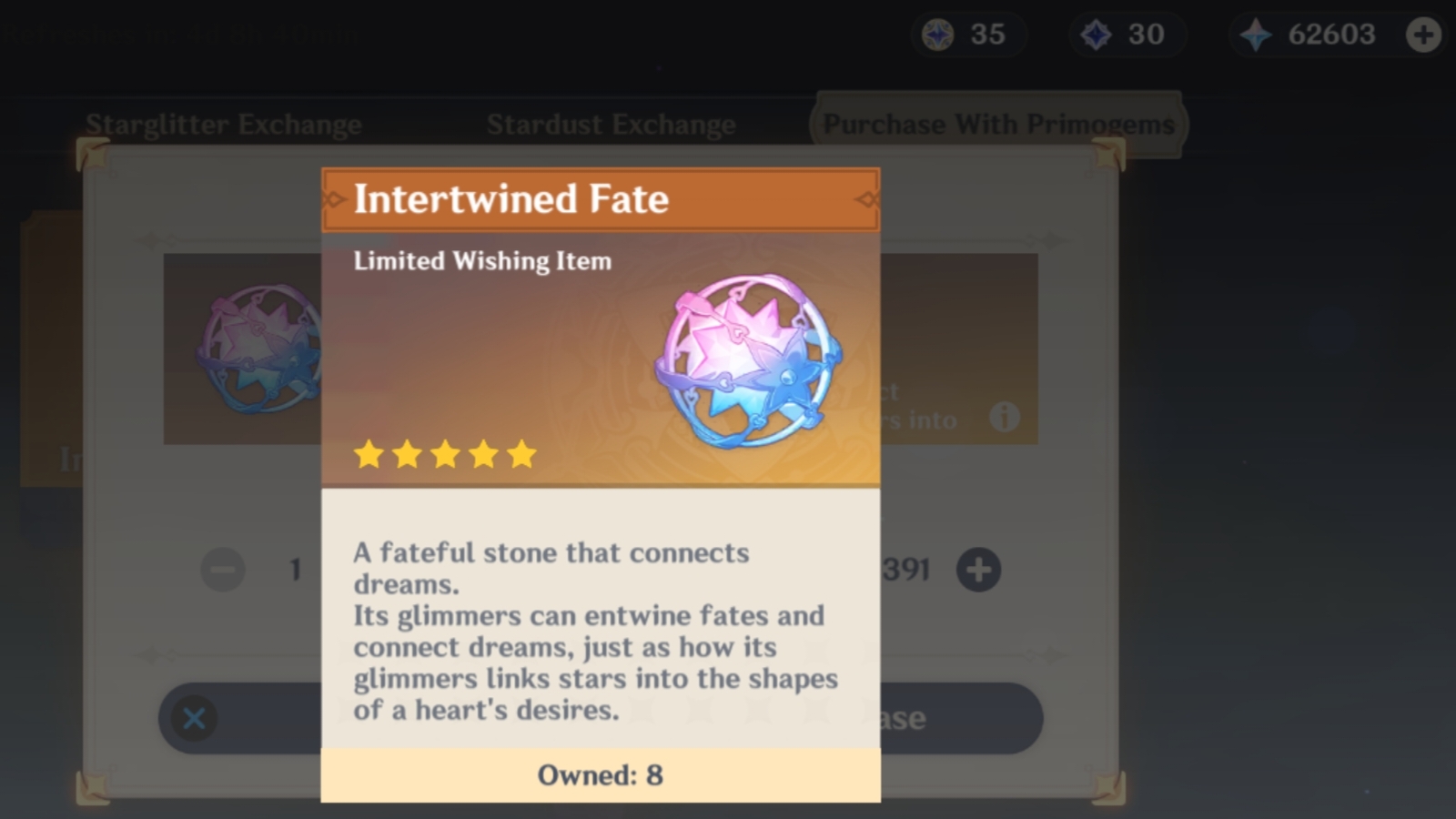The image size is (1456, 819).
Task: Click the Owned: 8 count display
Action: click(601, 775)
